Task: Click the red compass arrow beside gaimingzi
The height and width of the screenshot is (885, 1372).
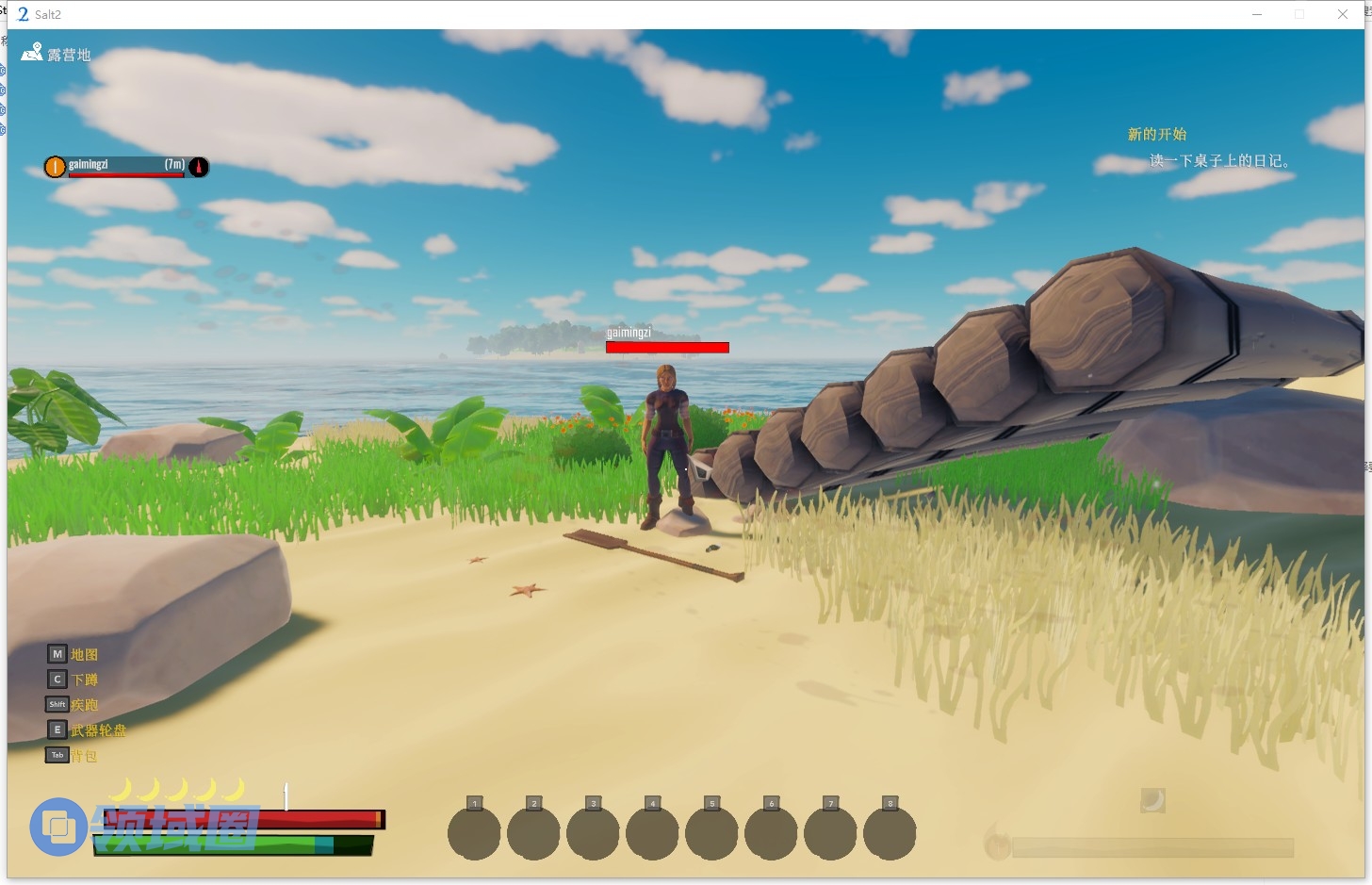Action: pos(199,167)
